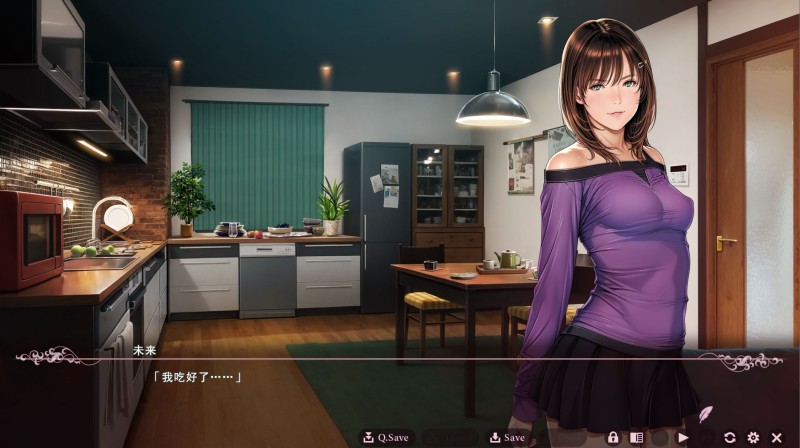Click the Q.Save quick save button
800x448 pixels.
click(386, 437)
